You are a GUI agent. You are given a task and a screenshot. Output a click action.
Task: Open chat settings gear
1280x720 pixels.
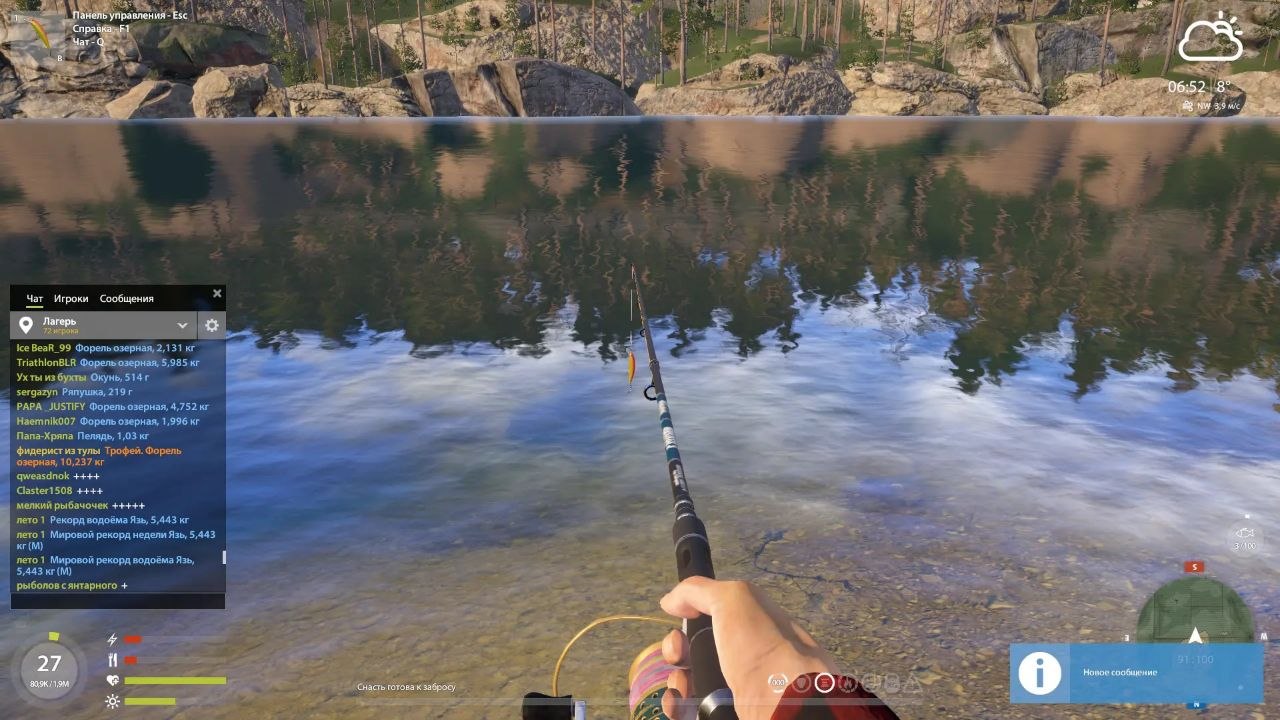212,325
